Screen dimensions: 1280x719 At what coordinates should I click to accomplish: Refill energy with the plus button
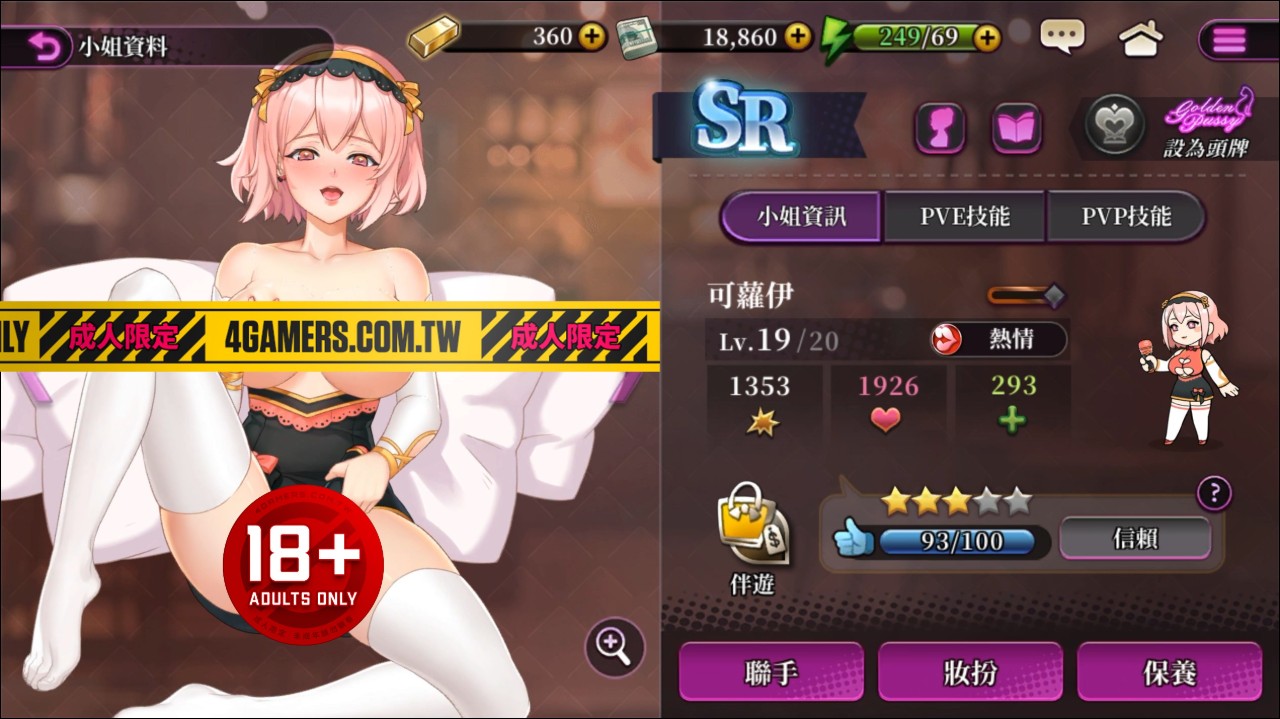[987, 38]
